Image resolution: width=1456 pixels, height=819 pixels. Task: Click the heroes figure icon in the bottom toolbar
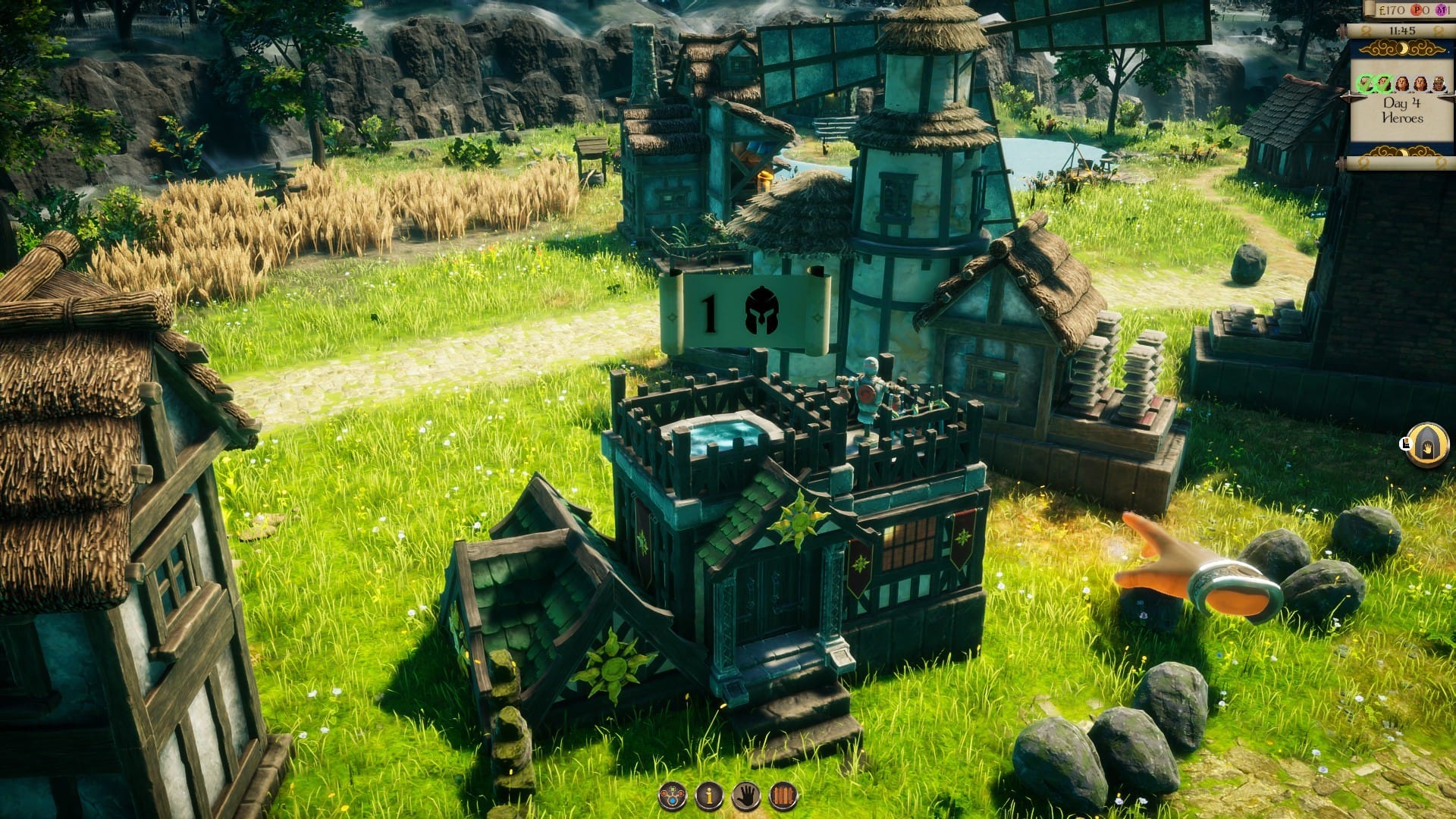(671, 795)
